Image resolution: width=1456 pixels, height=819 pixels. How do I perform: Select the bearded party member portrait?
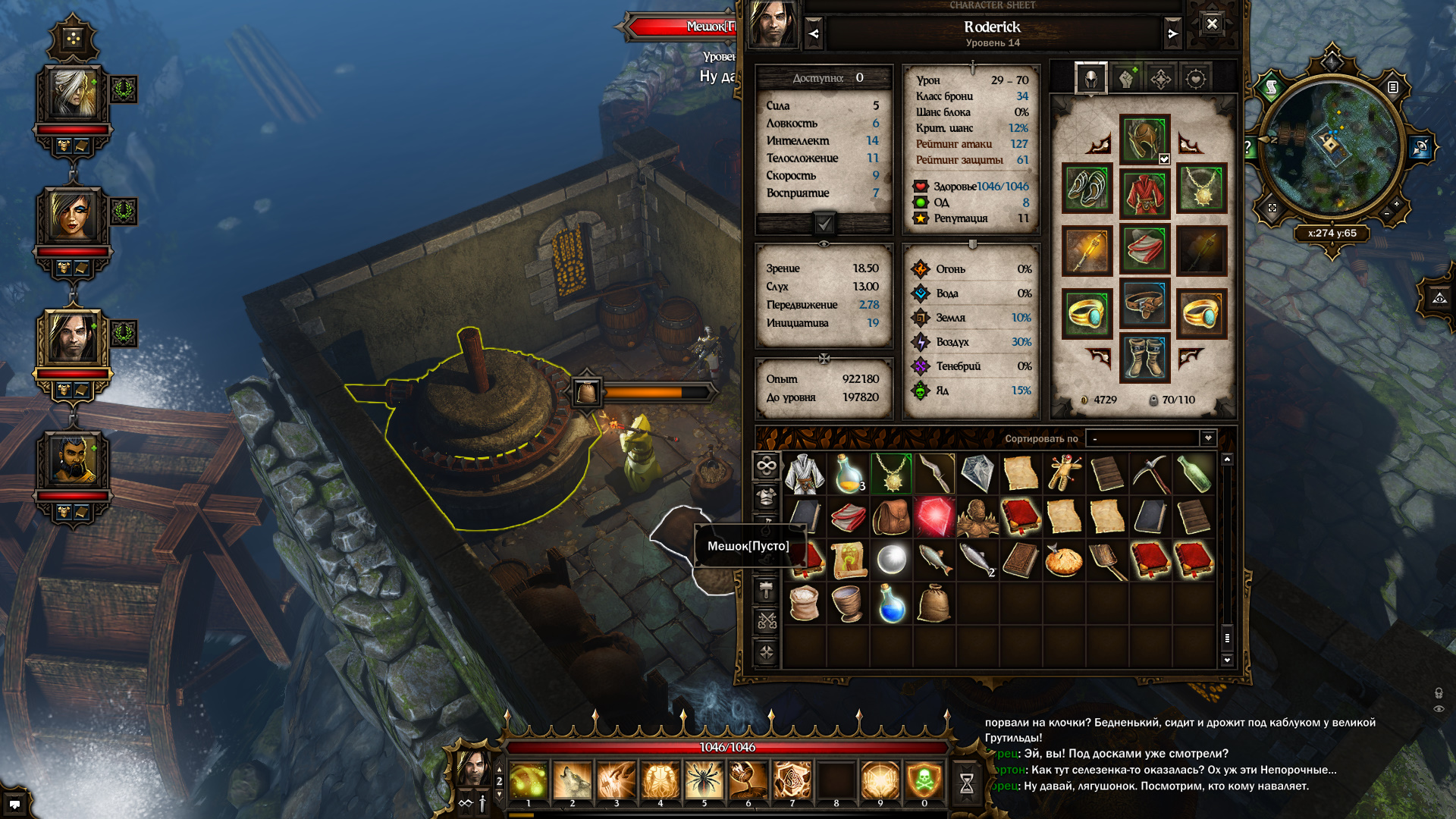pos(73,460)
